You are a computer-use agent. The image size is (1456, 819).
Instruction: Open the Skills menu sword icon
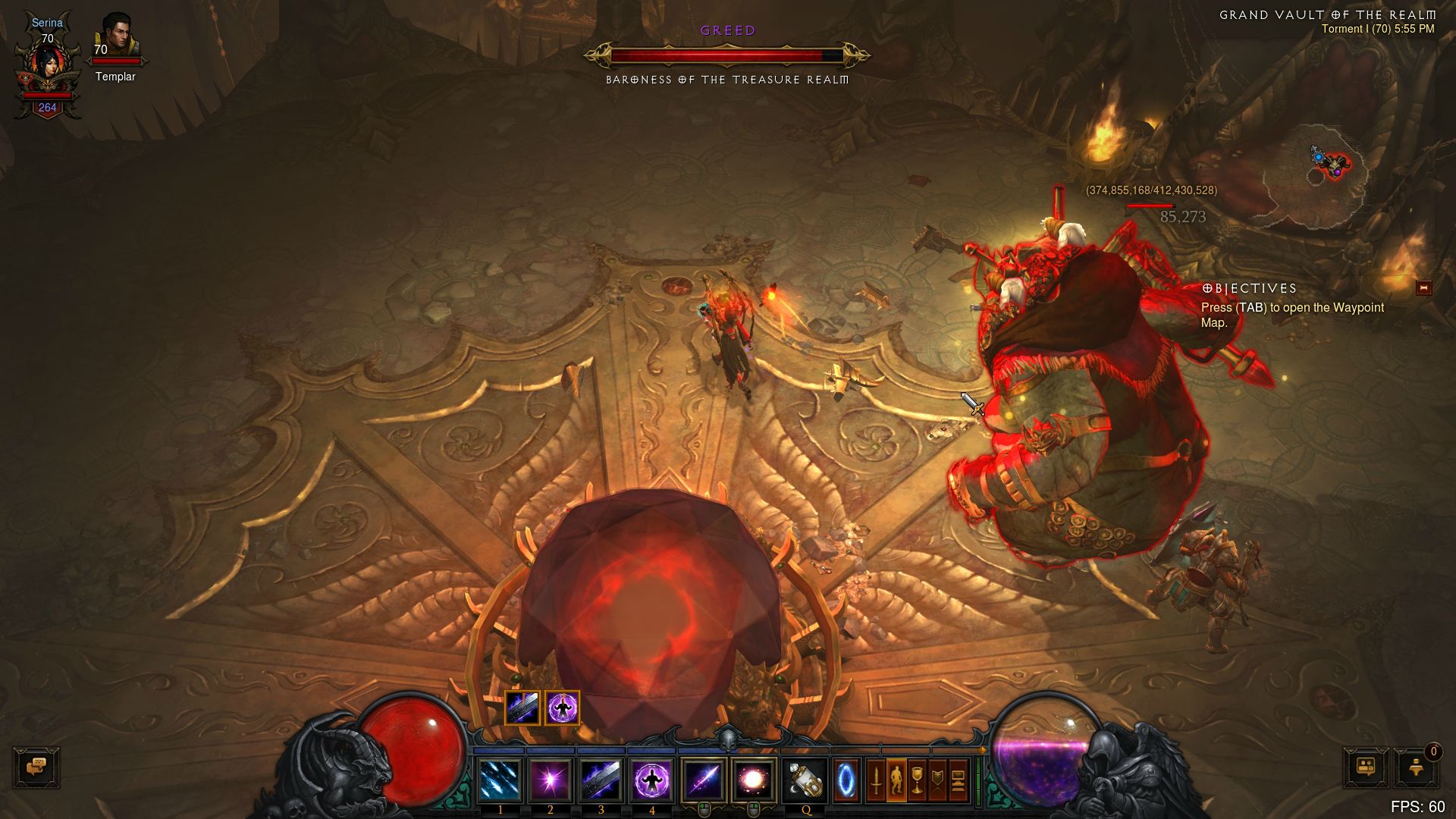876,780
